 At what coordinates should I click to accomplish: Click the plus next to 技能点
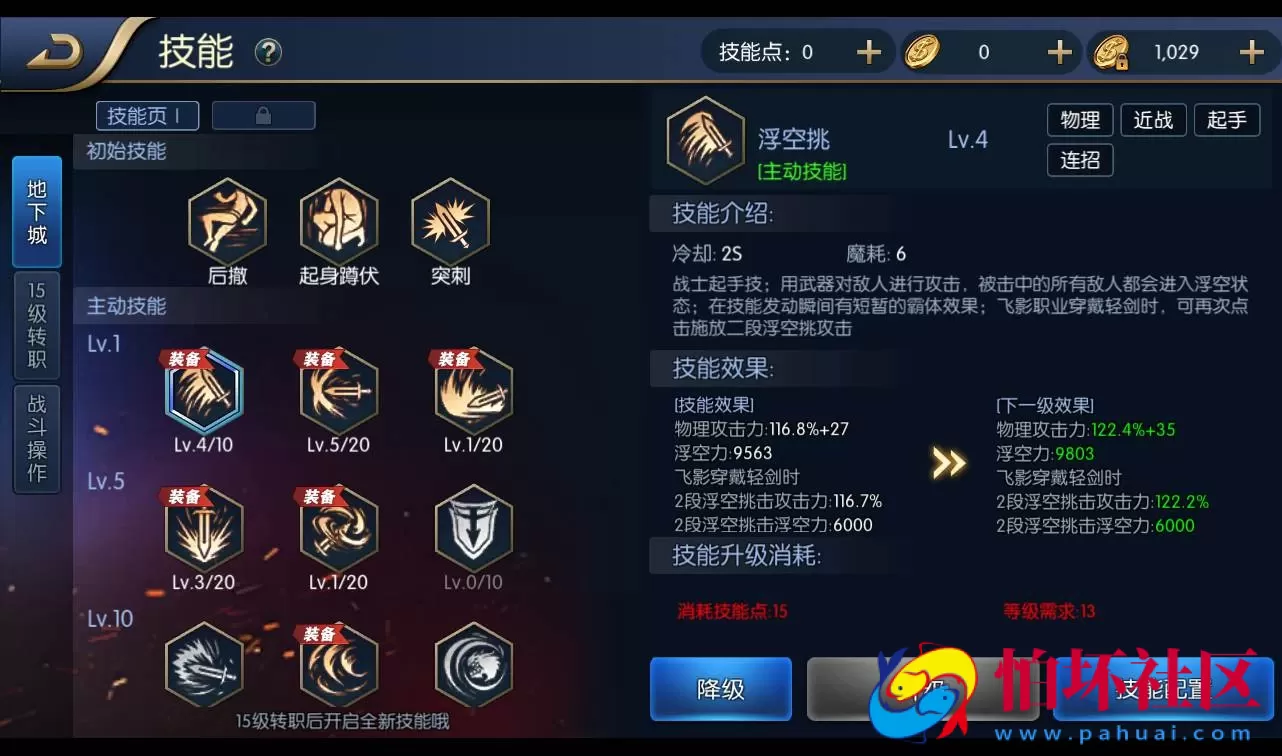coord(869,51)
